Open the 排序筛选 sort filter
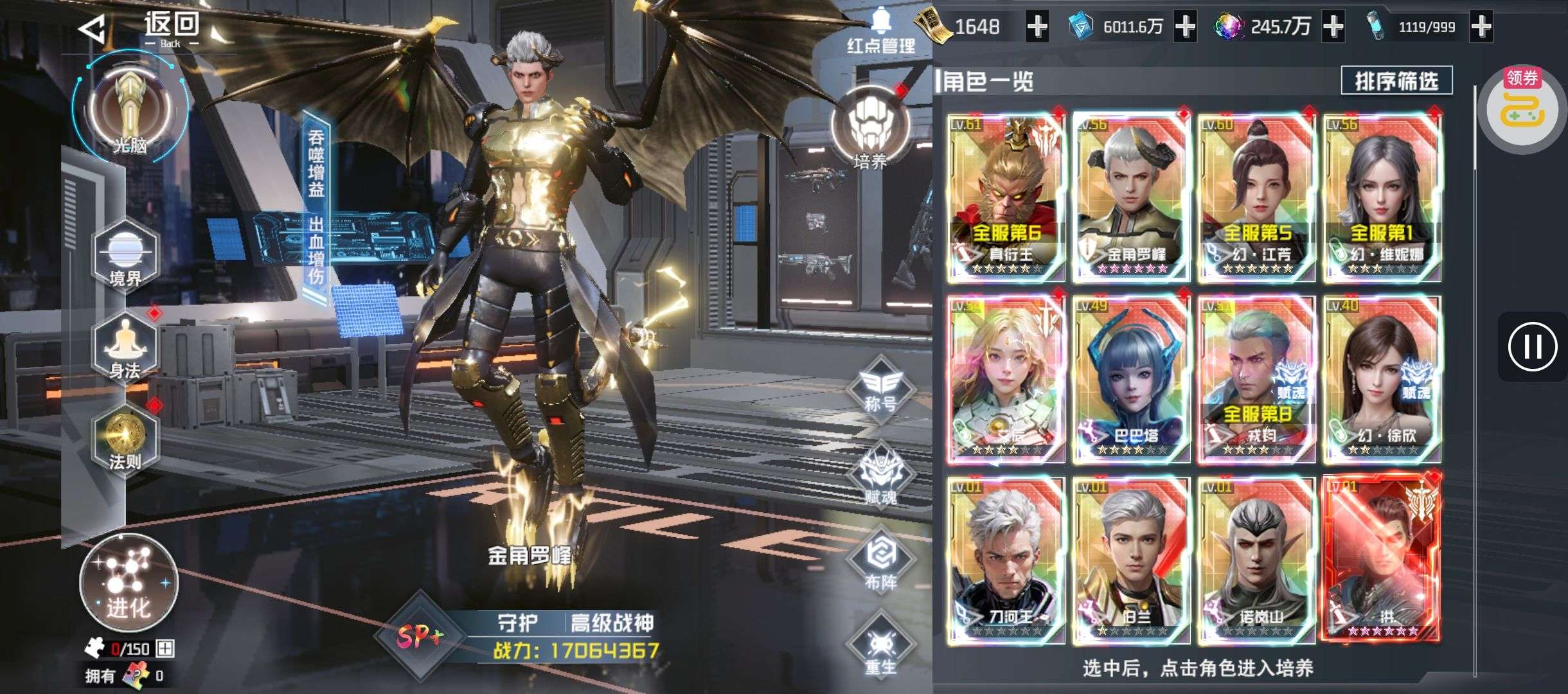 1396,81
